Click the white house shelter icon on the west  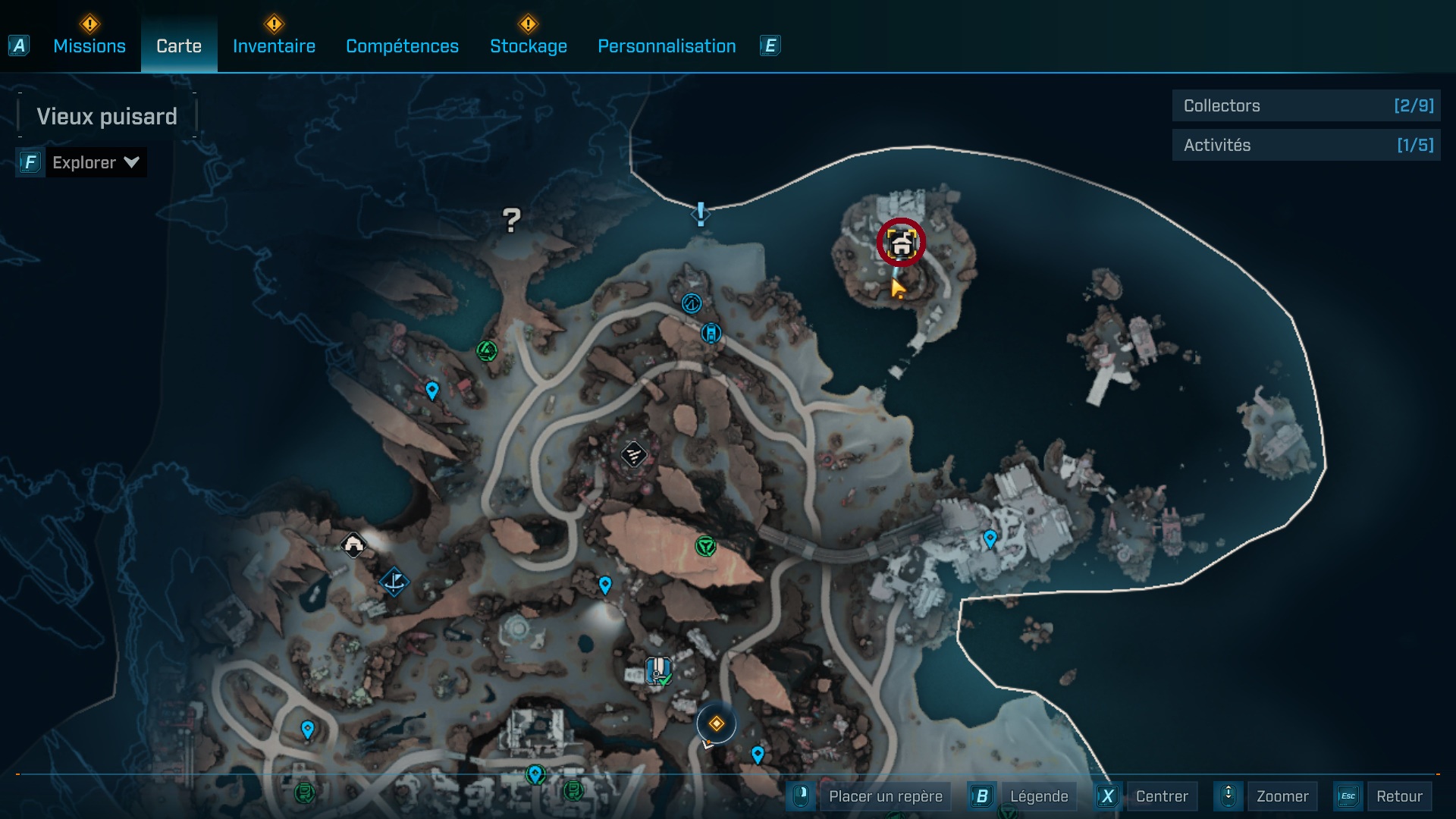click(353, 544)
